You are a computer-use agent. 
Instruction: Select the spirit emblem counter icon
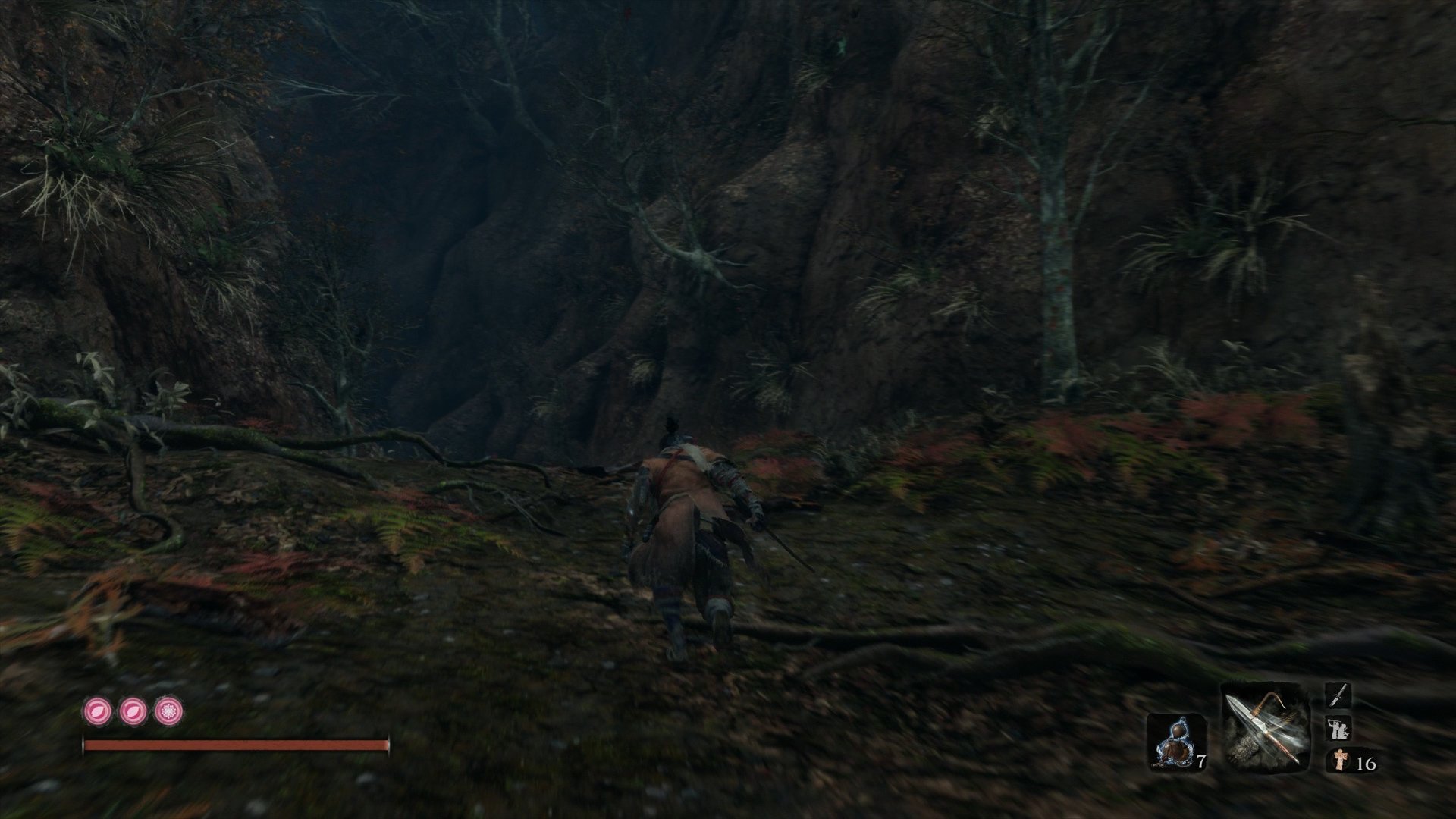[x=1340, y=760]
